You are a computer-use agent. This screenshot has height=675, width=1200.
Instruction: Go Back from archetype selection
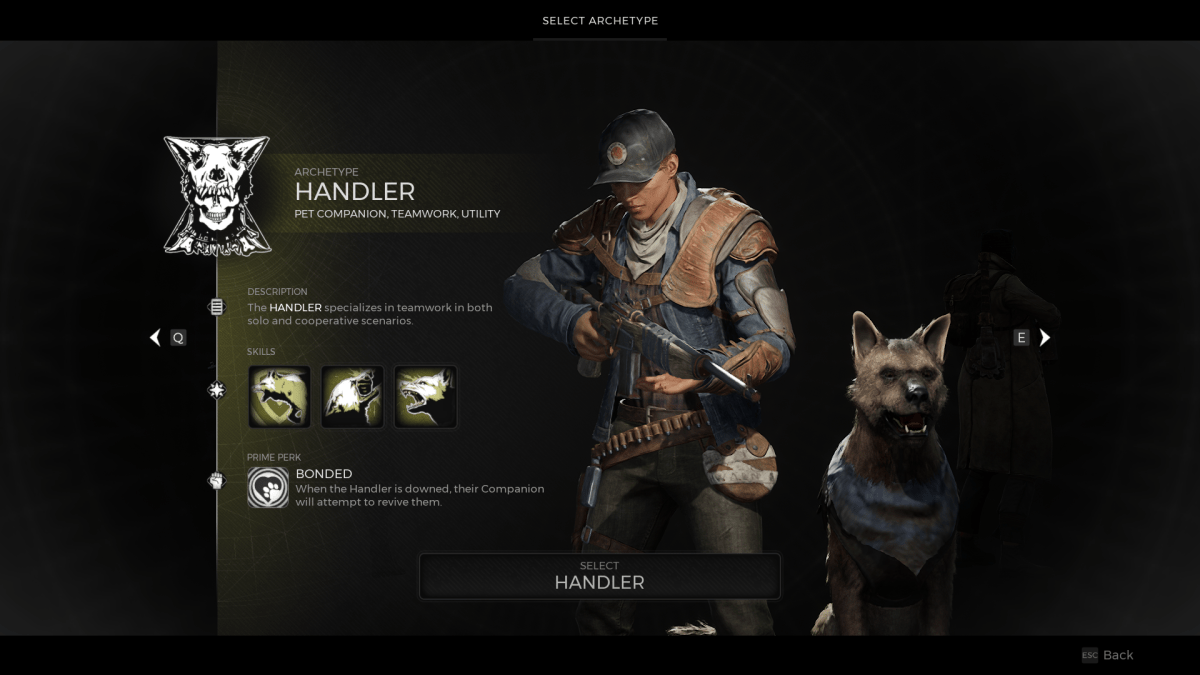(1108, 655)
